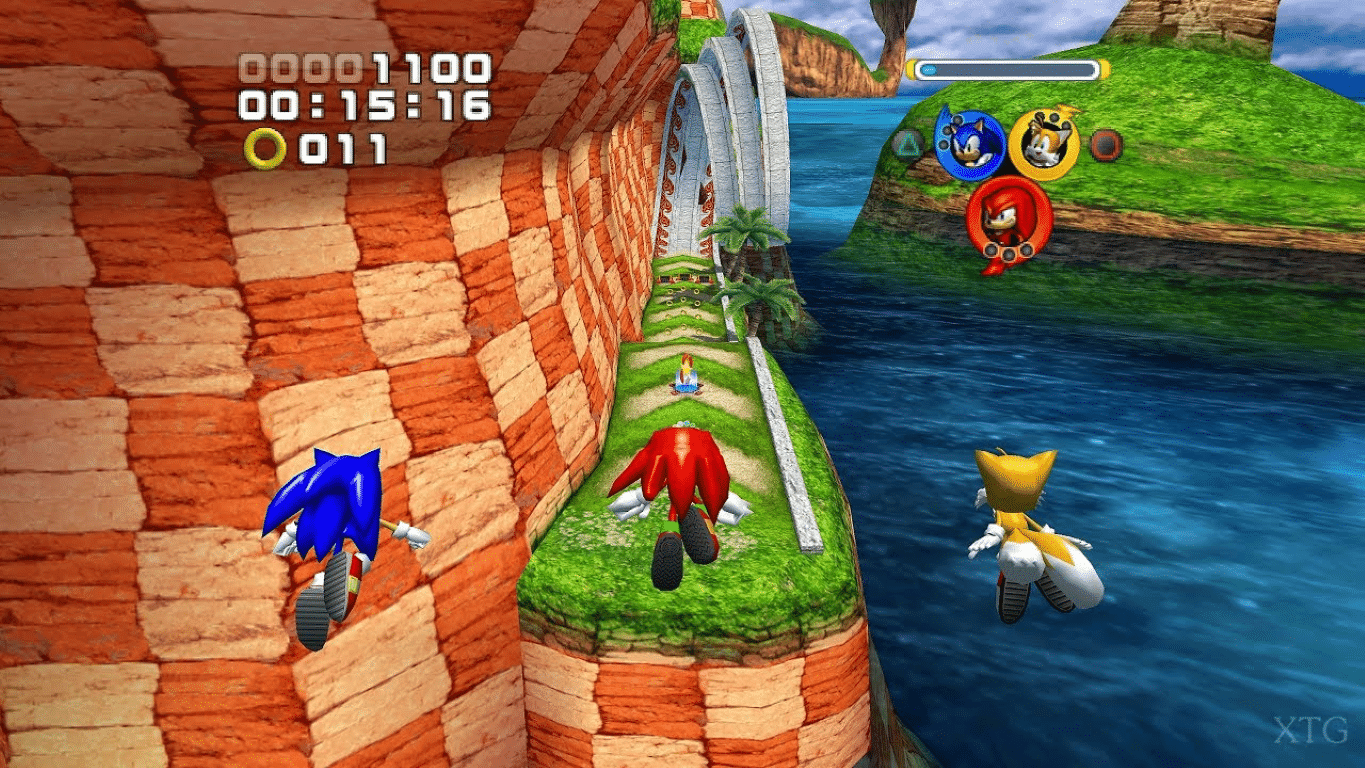The height and width of the screenshot is (768, 1365).
Task: Toggle to Flight formation via Tails' portrait
Action: coord(1042,145)
